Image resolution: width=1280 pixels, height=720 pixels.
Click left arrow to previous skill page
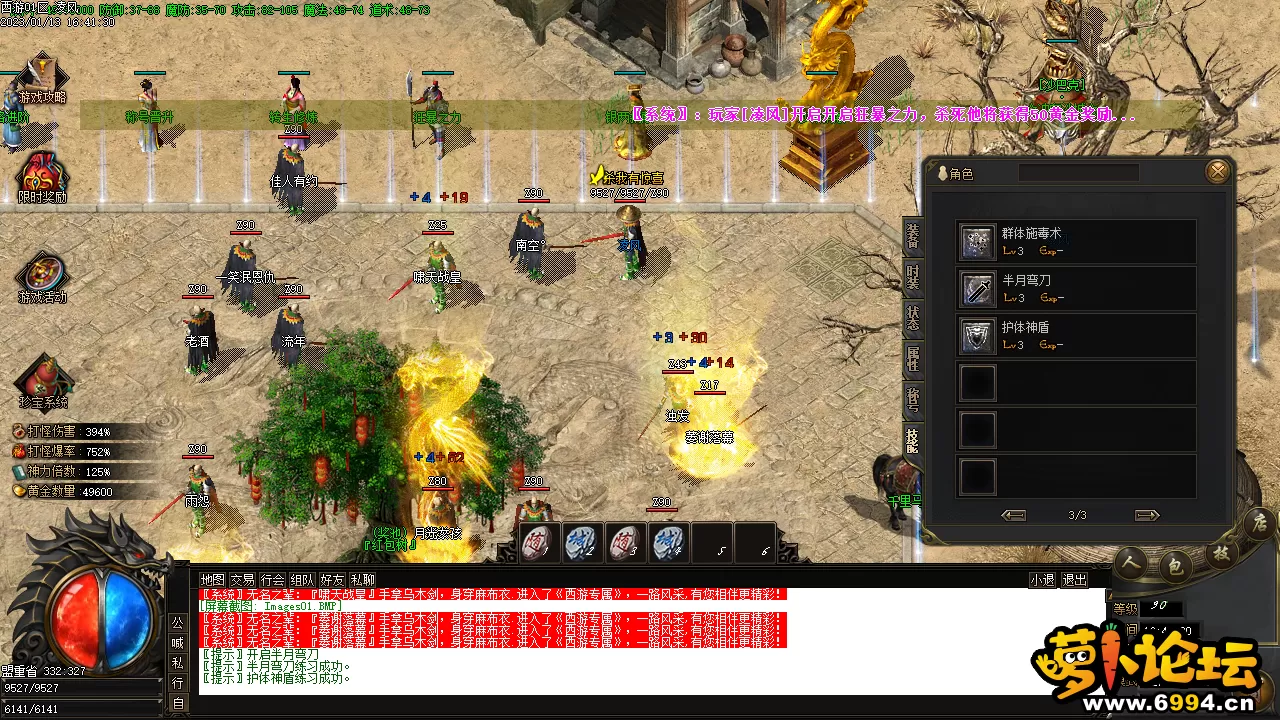pyautogui.click(x=1013, y=515)
